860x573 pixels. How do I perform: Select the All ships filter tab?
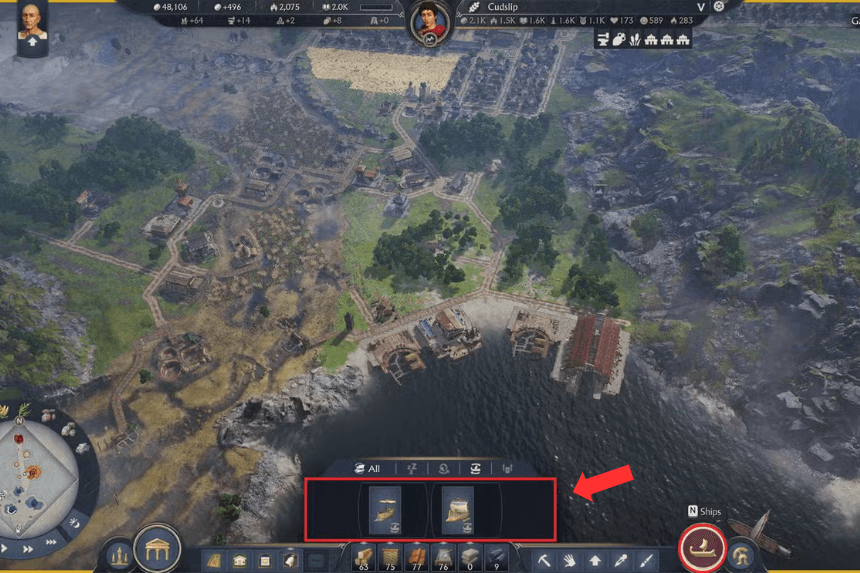click(367, 468)
